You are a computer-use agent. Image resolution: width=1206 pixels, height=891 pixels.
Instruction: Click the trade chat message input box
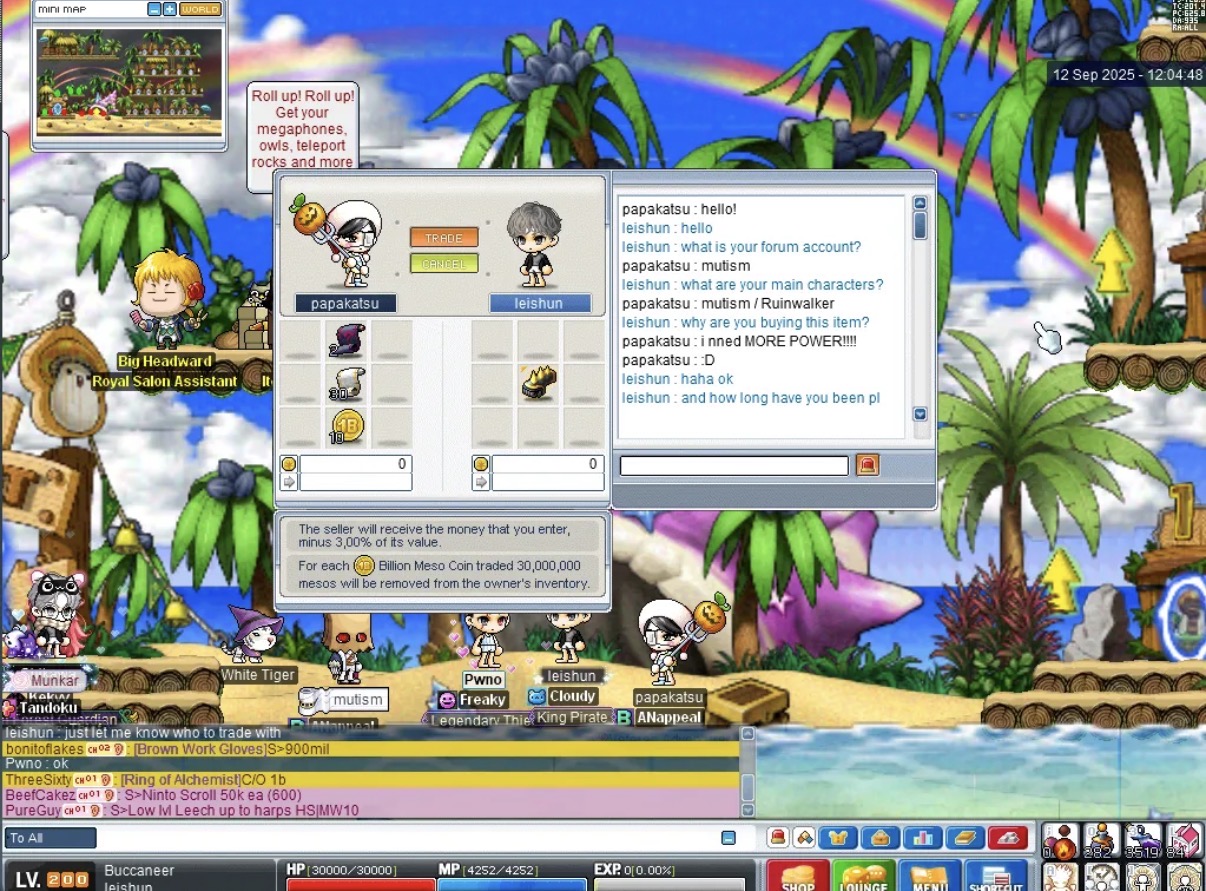(734, 465)
